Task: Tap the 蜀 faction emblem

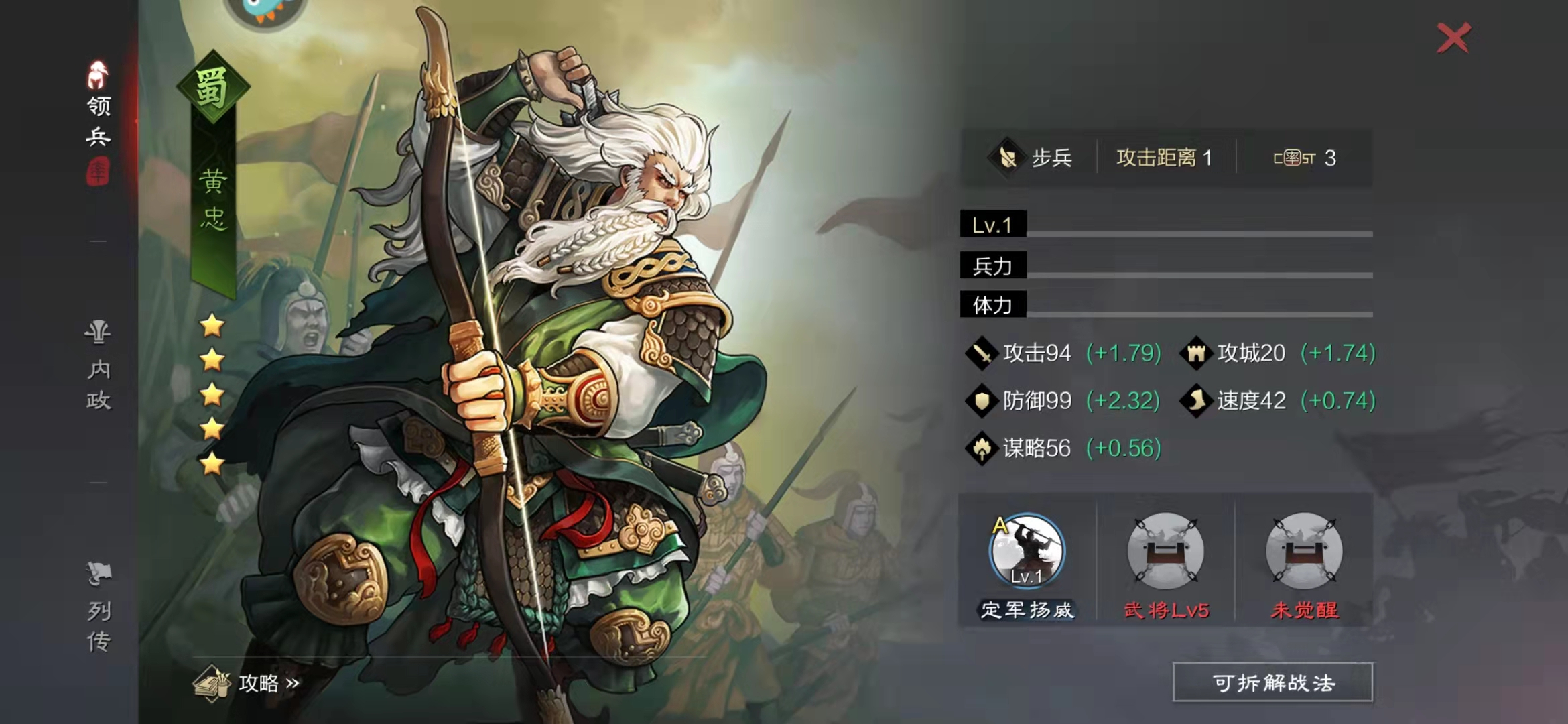Action: 212,87
